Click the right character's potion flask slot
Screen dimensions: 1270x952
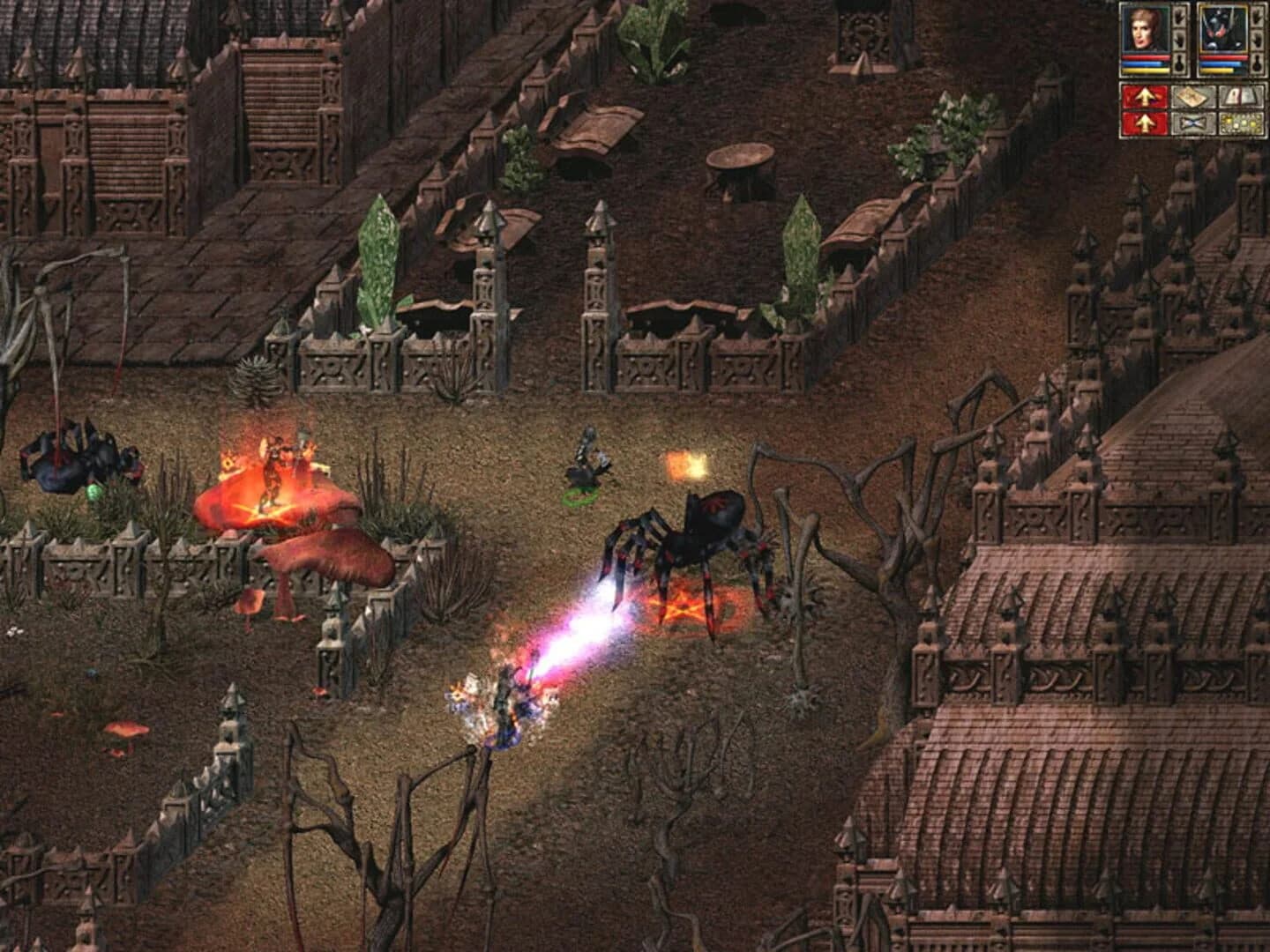pyautogui.click(x=1257, y=63)
